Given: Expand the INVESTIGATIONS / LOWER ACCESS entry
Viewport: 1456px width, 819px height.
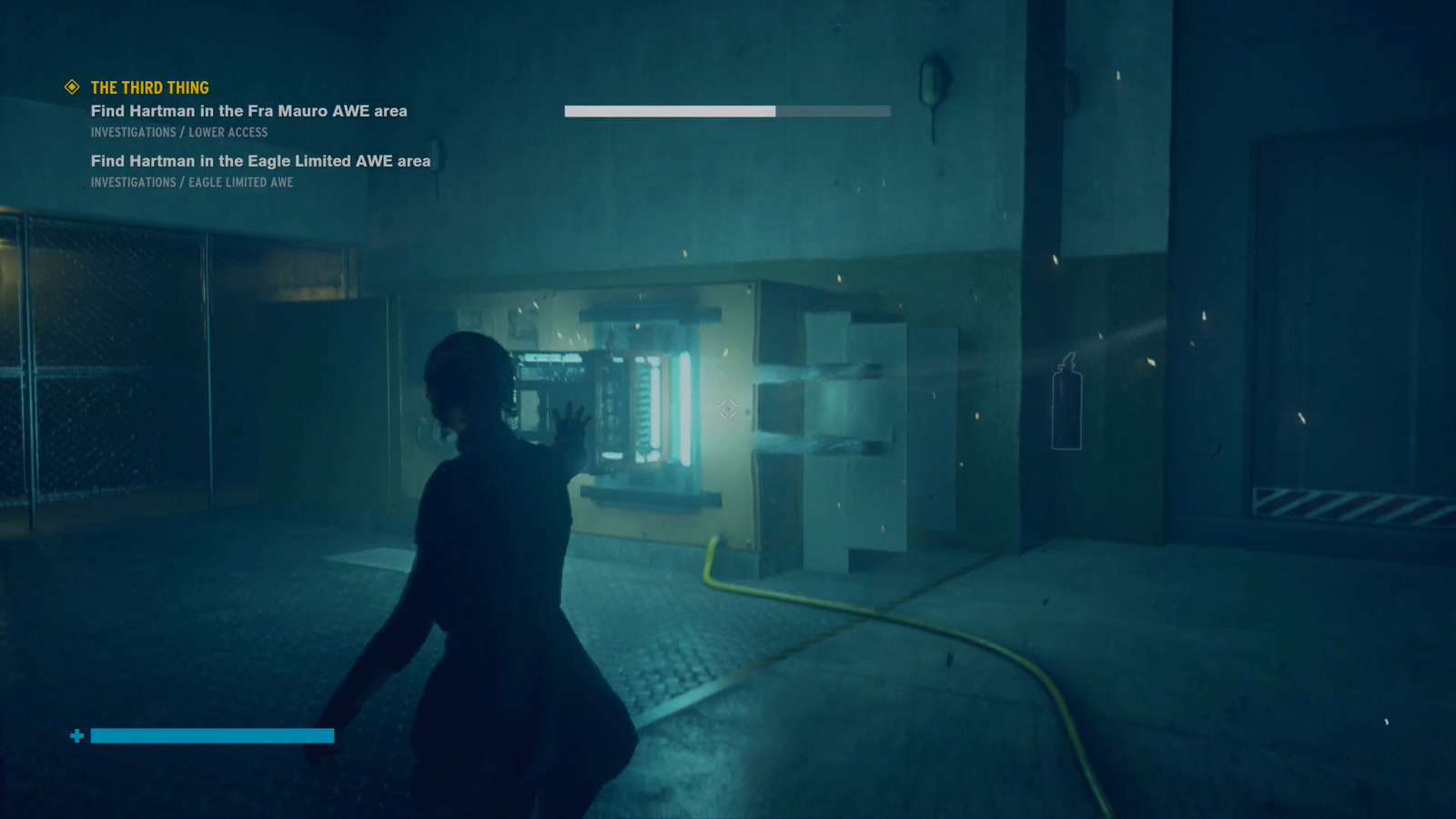Looking at the screenshot, I should point(178,132).
